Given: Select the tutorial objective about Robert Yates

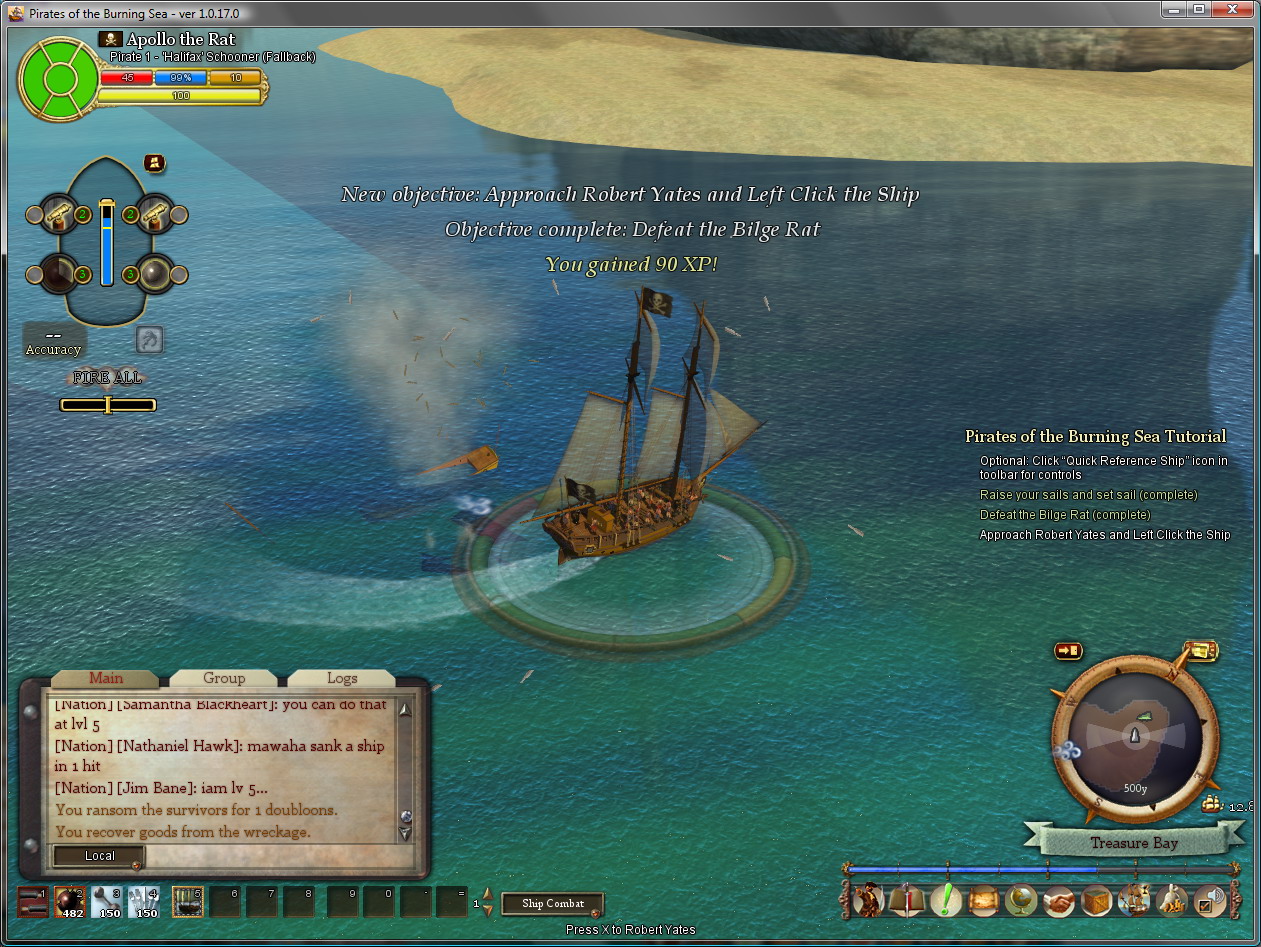Looking at the screenshot, I should (x=1104, y=535).
